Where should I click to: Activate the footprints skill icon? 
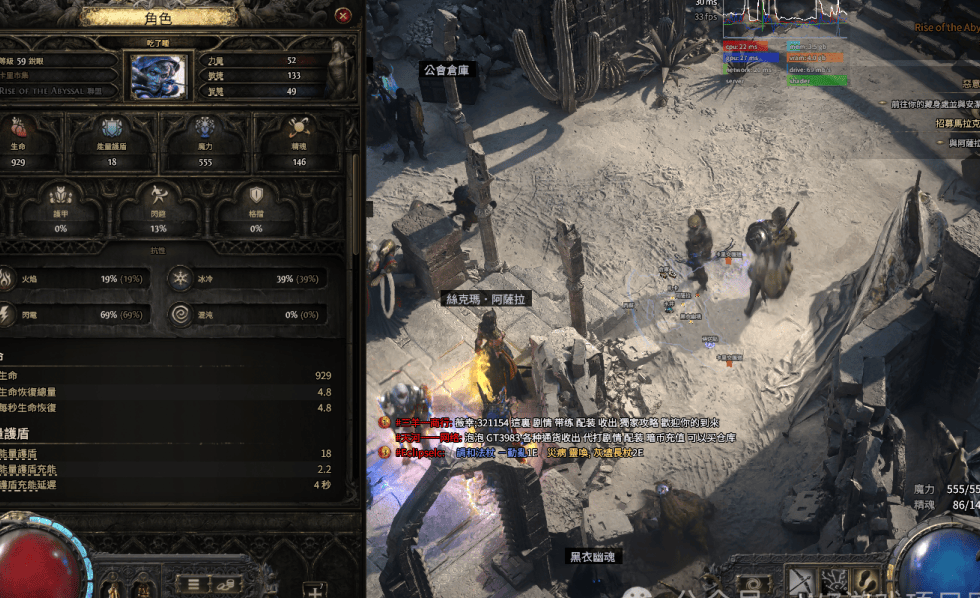[866, 582]
